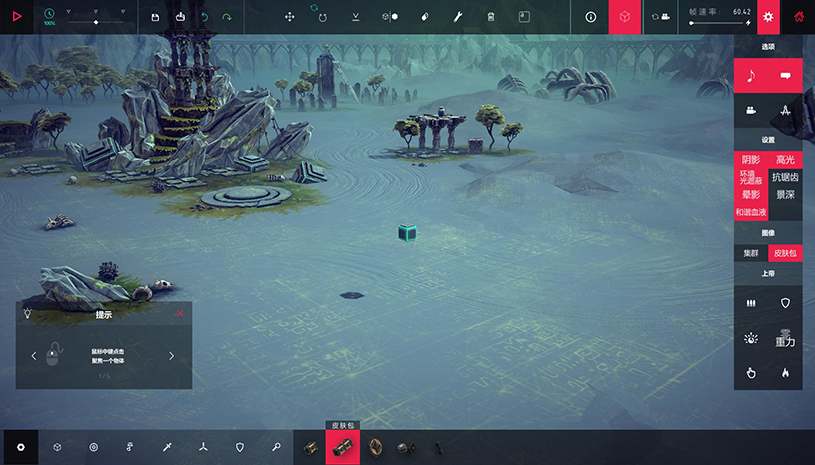Select the highlighted 皮肤包 skin pack block
This screenshot has width=815, height=465.
click(x=344, y=447)
